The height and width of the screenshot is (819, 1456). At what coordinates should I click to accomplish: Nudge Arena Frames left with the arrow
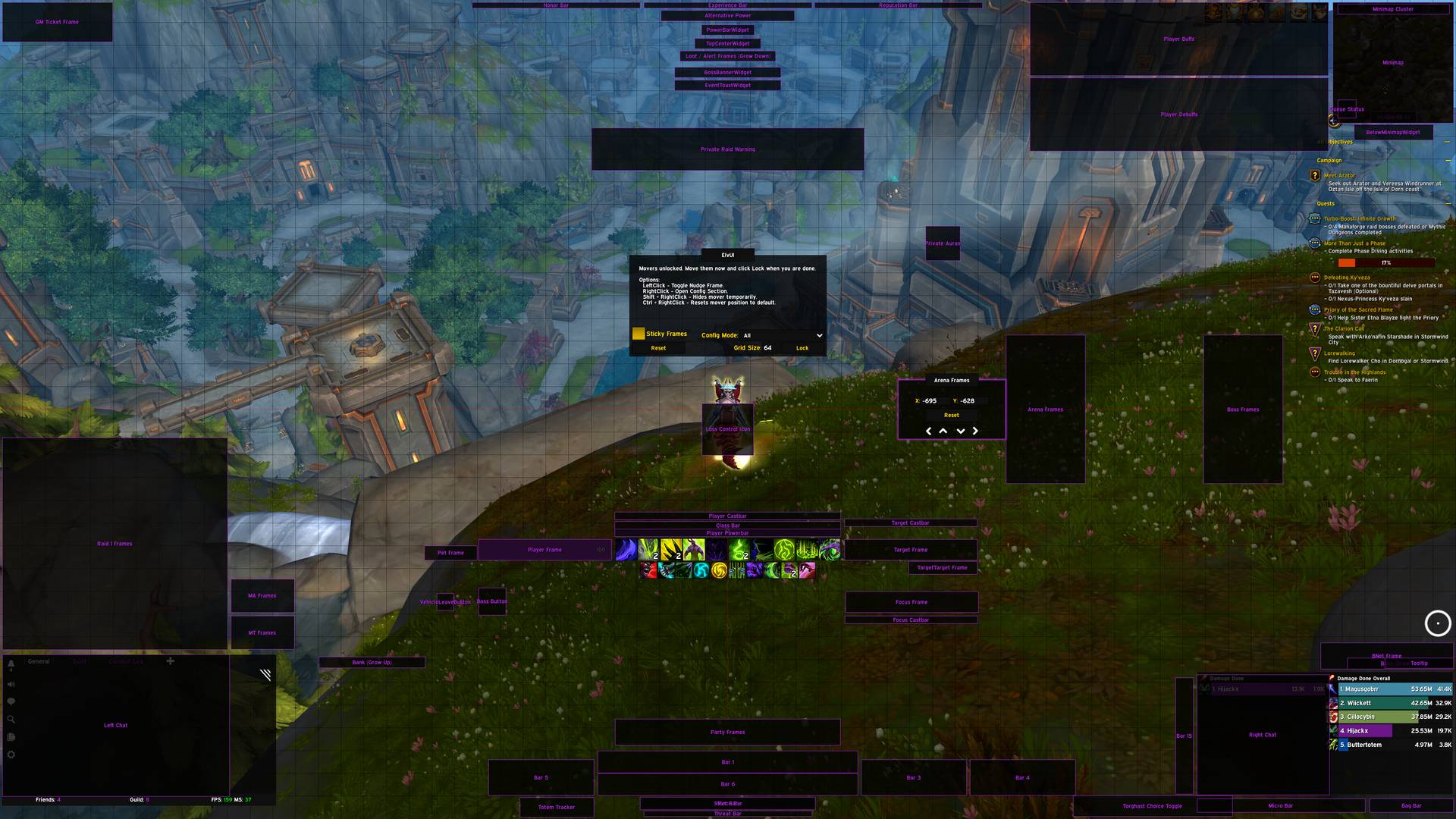[x=929, y=431]
